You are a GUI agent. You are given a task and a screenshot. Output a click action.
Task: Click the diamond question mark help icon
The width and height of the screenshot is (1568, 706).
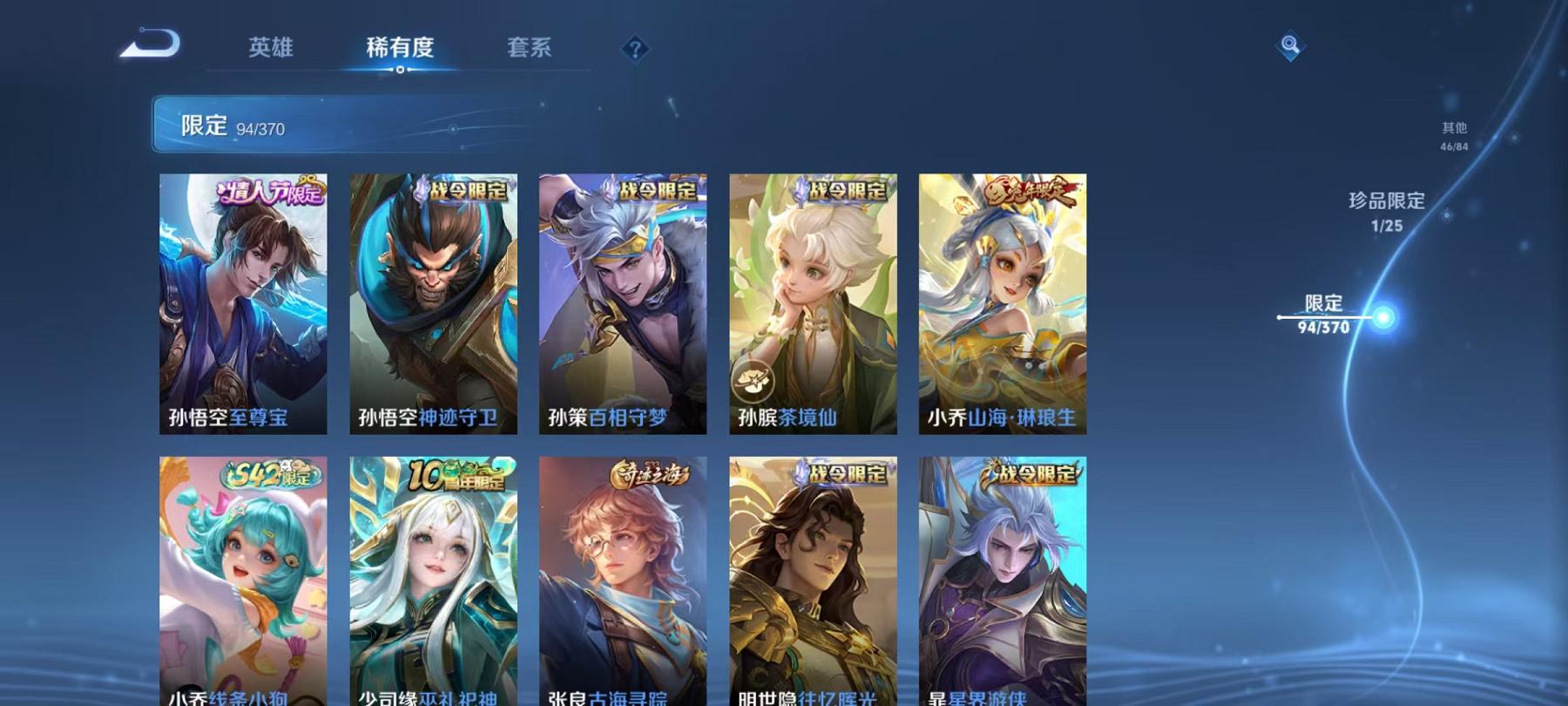(634, 49)
